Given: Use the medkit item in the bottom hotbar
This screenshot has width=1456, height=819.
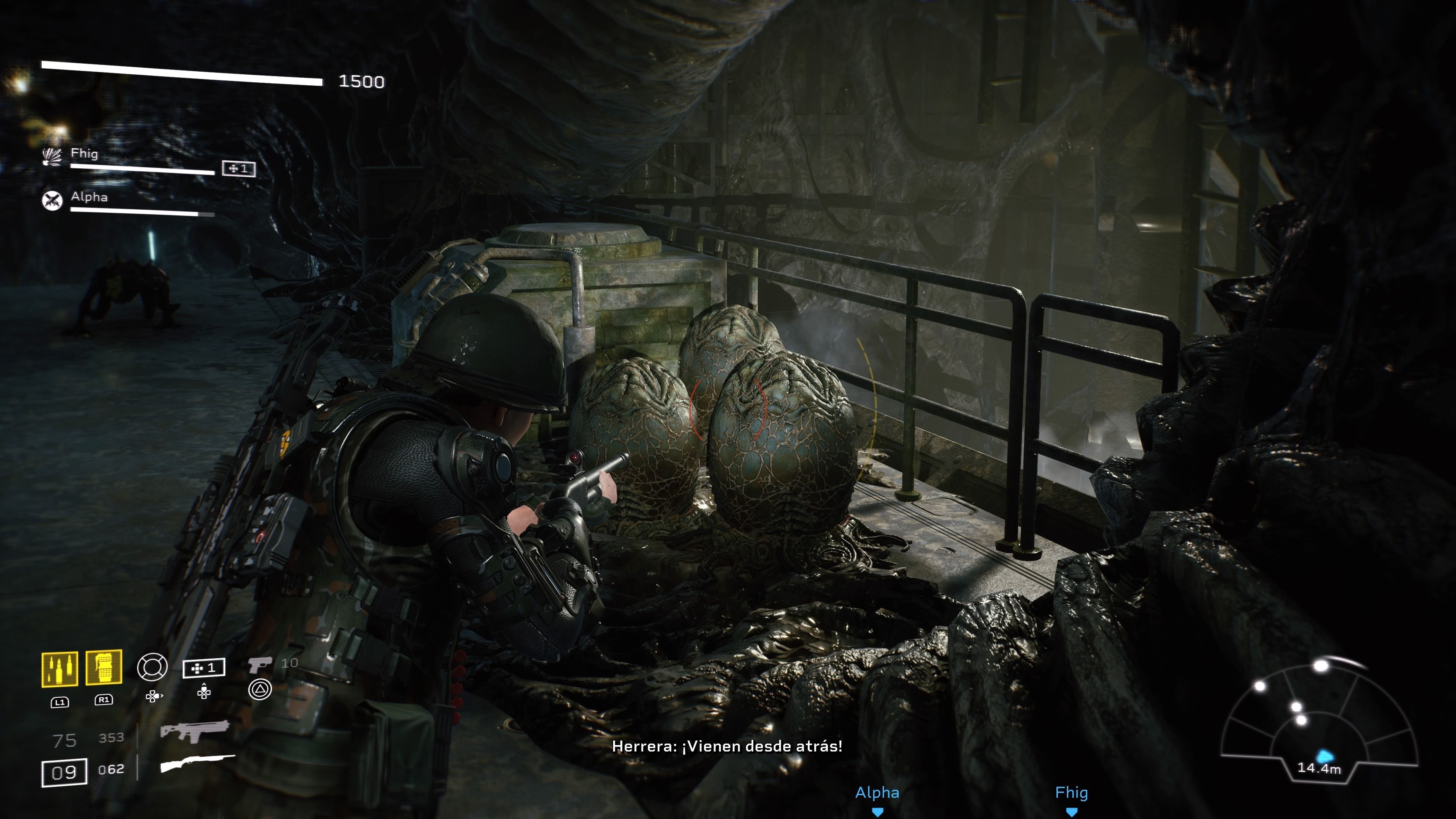Looking at the screenshot, I should [204, 668].
